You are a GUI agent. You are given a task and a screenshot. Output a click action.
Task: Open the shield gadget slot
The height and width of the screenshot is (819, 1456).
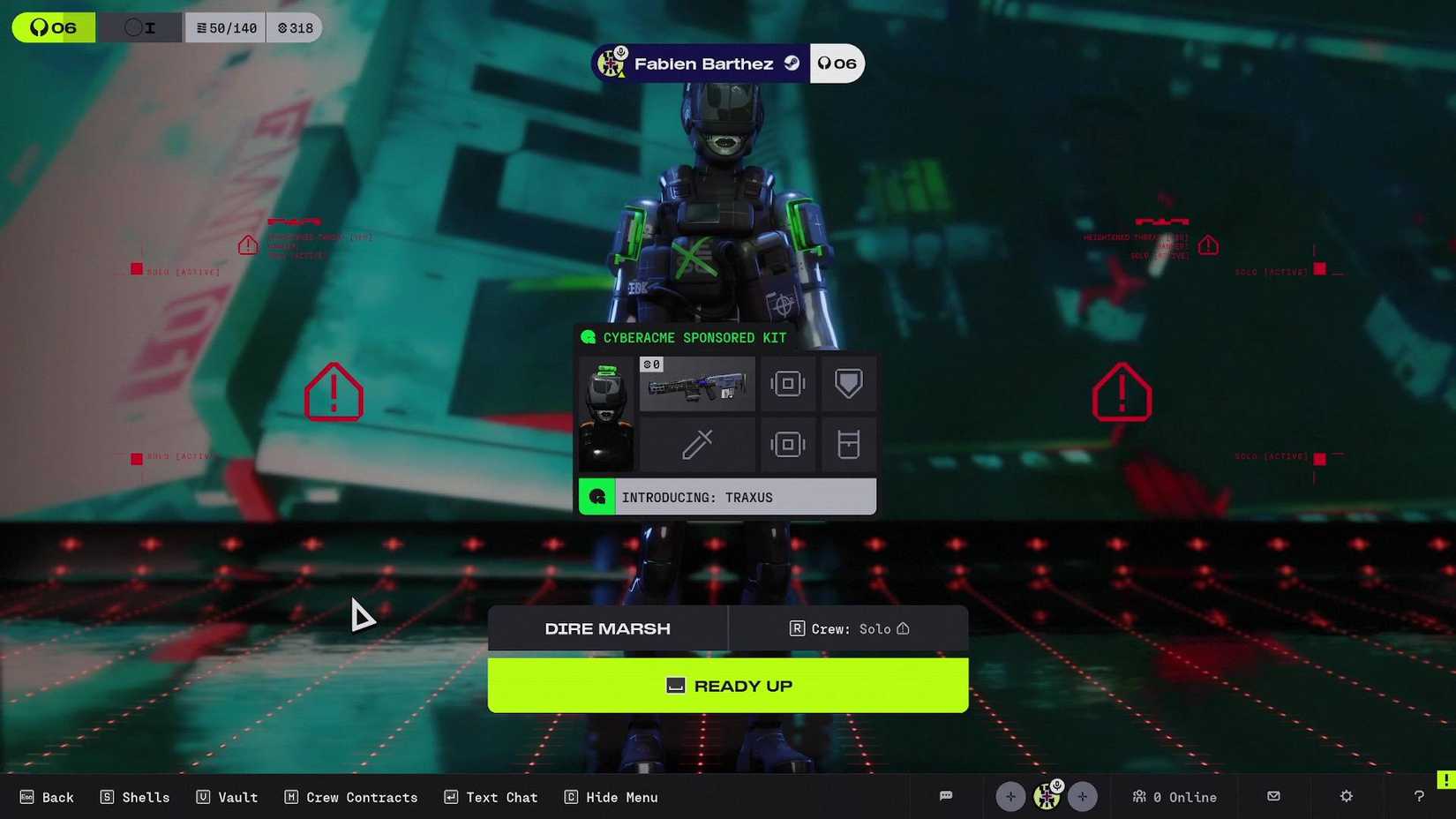point(847,383)
